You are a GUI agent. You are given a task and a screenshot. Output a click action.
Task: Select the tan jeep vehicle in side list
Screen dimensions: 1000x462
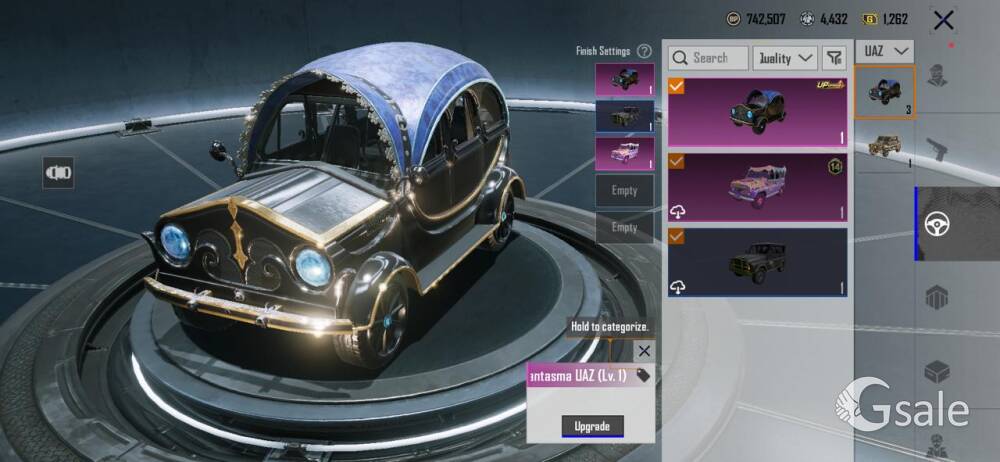point(885,147)
